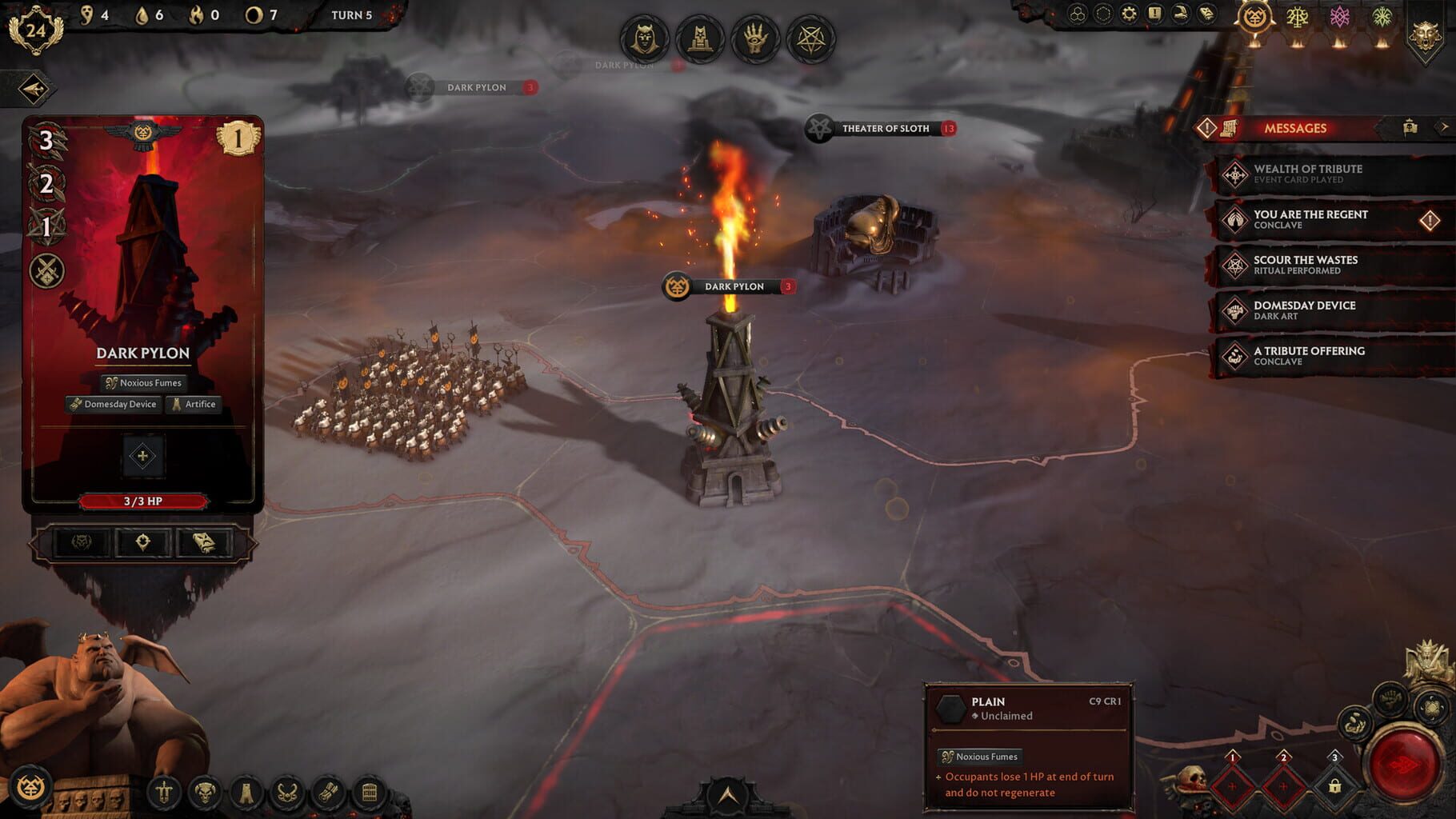Open the settings gear in the top-right
1456x819 pixels.
coord(1130,12)
